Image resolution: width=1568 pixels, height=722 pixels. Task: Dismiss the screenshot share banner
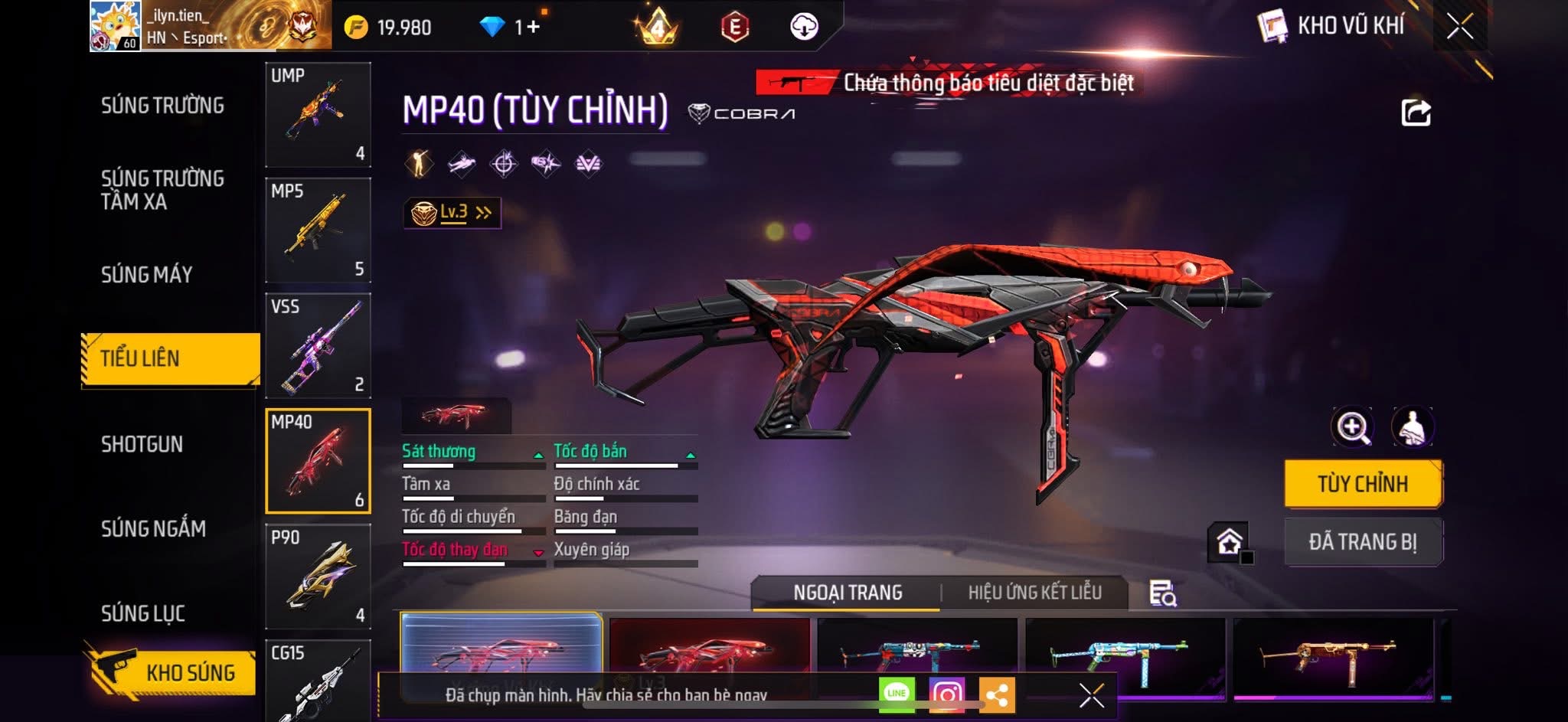pyautogui.click(x=1091, y=695)
